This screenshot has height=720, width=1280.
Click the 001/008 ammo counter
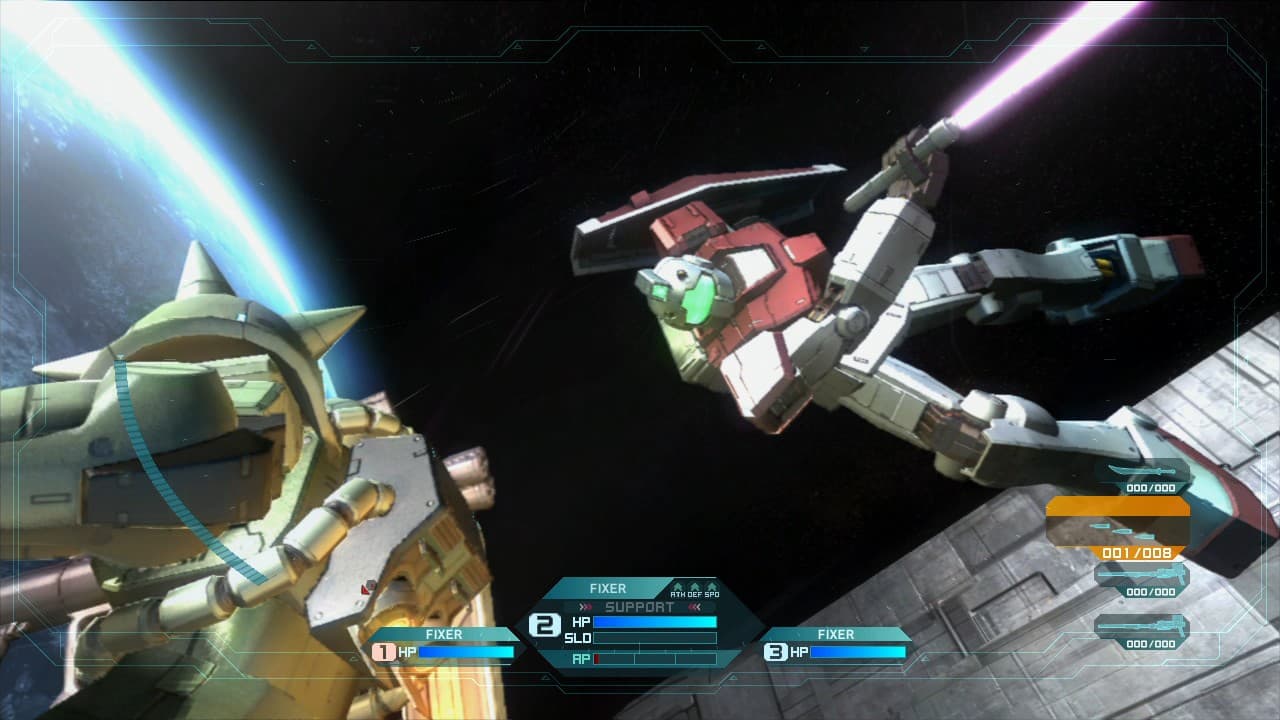[x=1136, y=553]
